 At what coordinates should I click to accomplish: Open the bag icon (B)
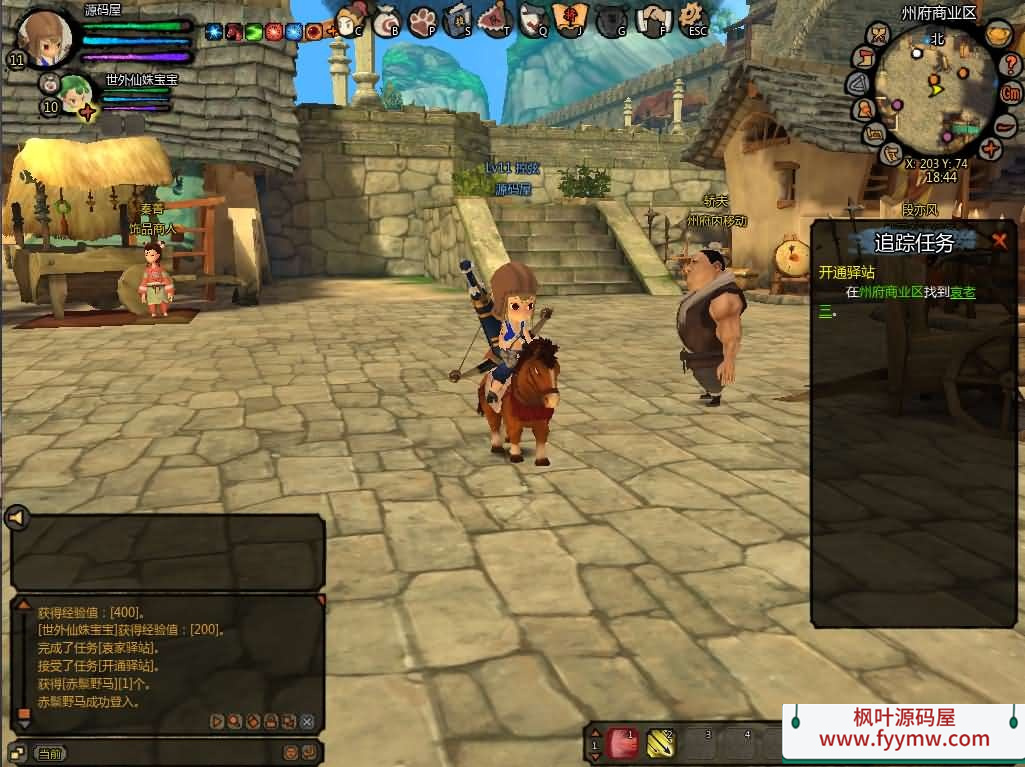(x=388, y=20)
